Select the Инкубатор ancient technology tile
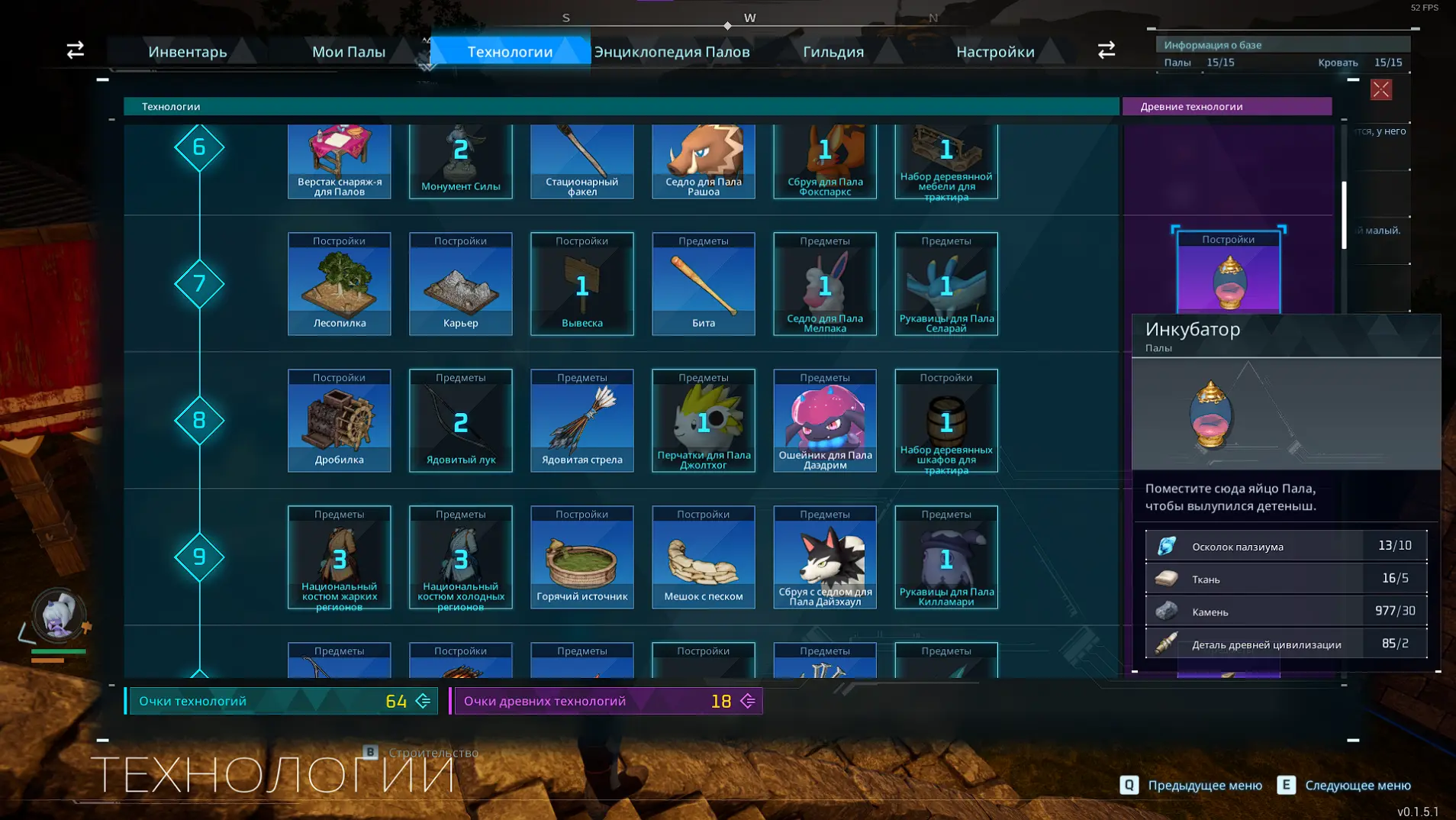 tap(1228, 273)
